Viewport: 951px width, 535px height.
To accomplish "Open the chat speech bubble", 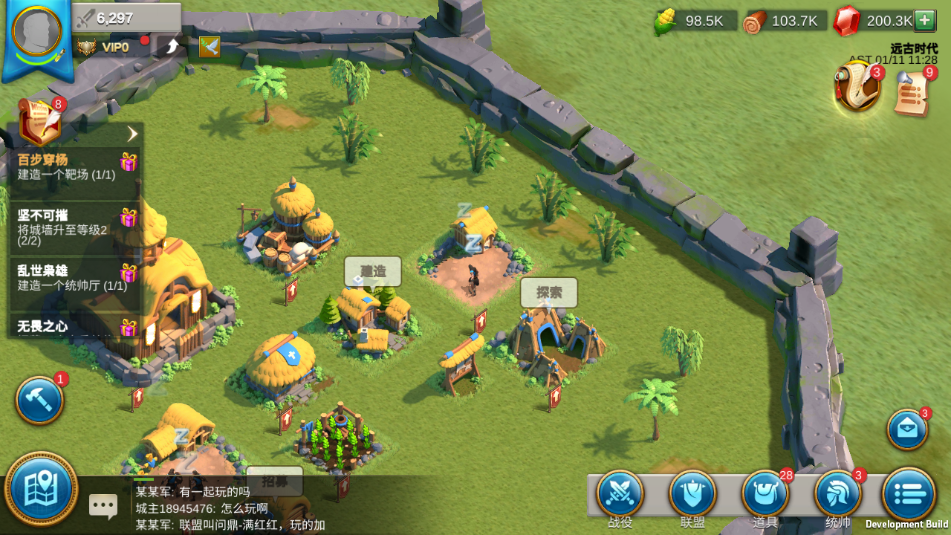I will pos(103,505).
